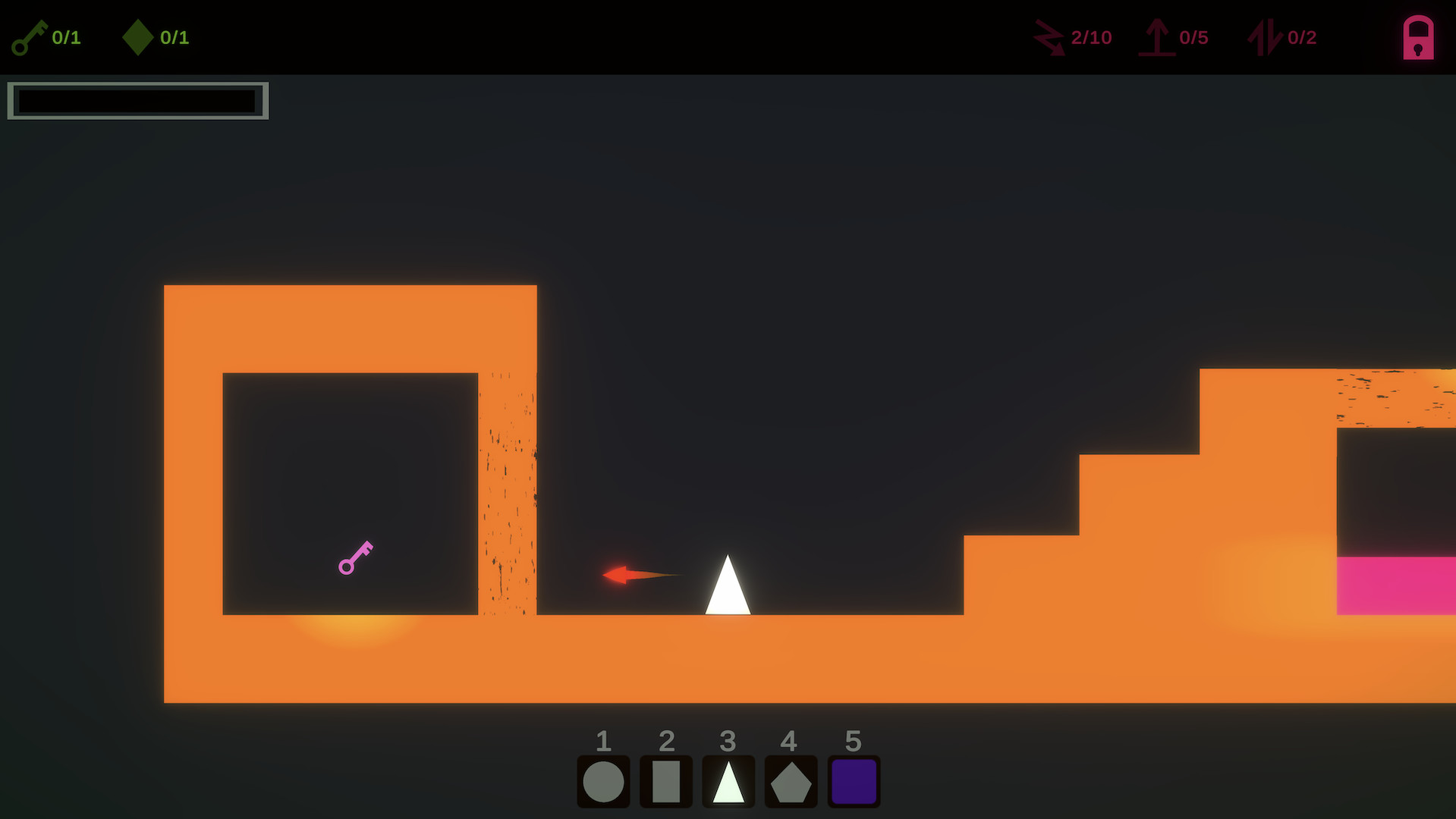Click the 0/1 key counter text
This screenshot has width=1456, height=819.
click(65, 36)
